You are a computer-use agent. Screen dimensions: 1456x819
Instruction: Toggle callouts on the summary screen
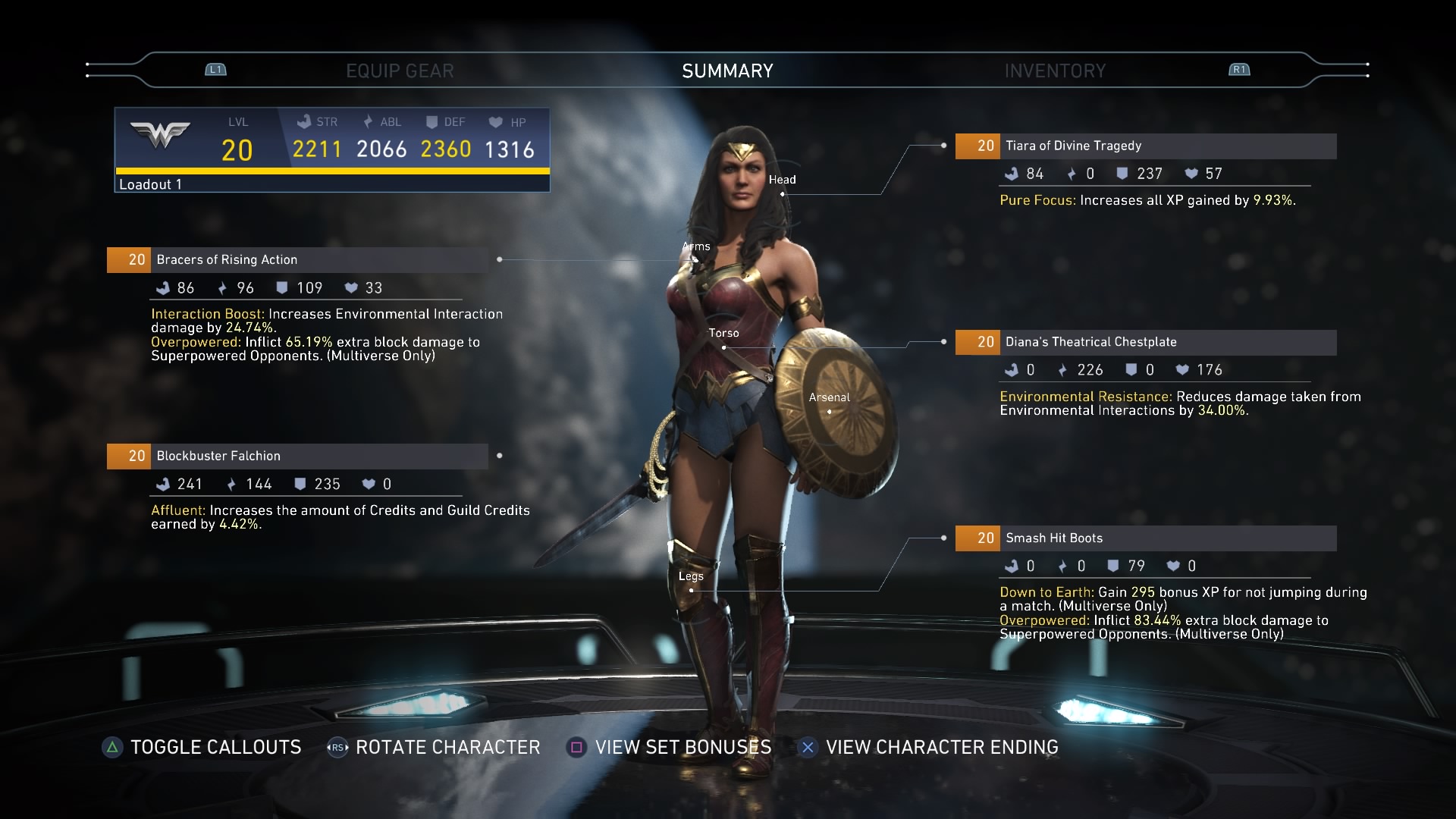202,748
